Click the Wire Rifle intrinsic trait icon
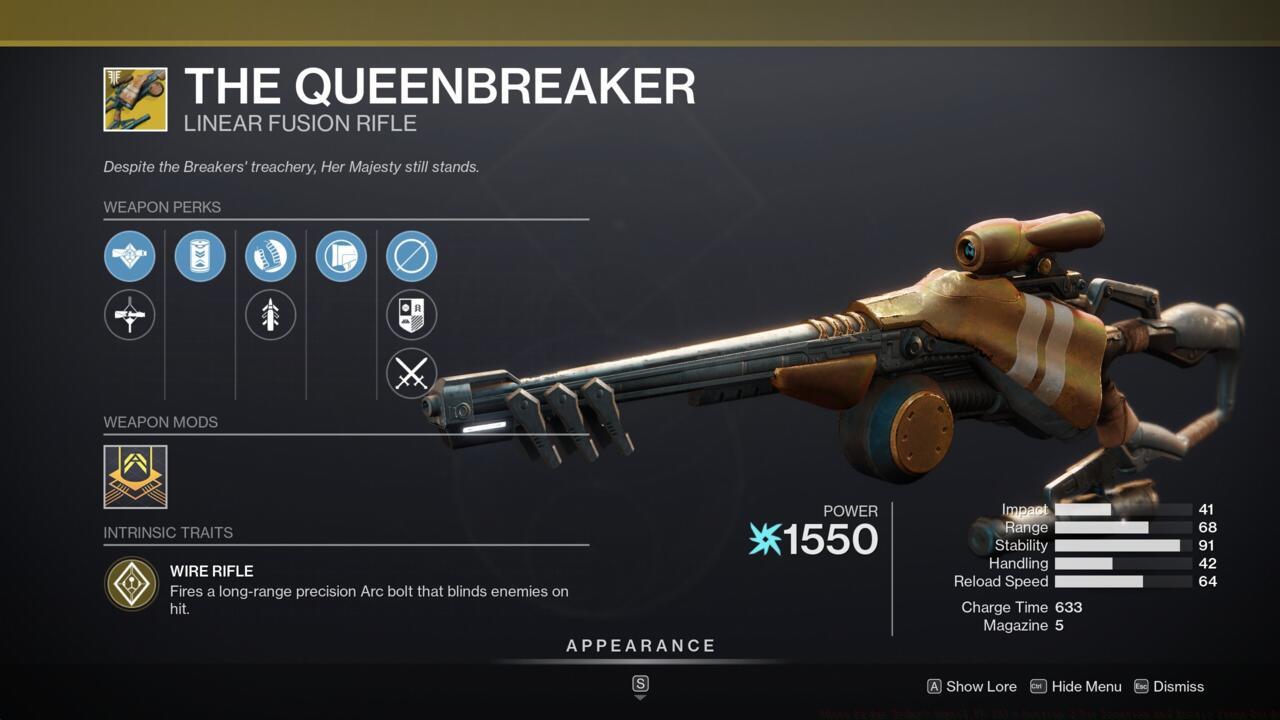The image size is (1280, 720). tap(132, 583)
